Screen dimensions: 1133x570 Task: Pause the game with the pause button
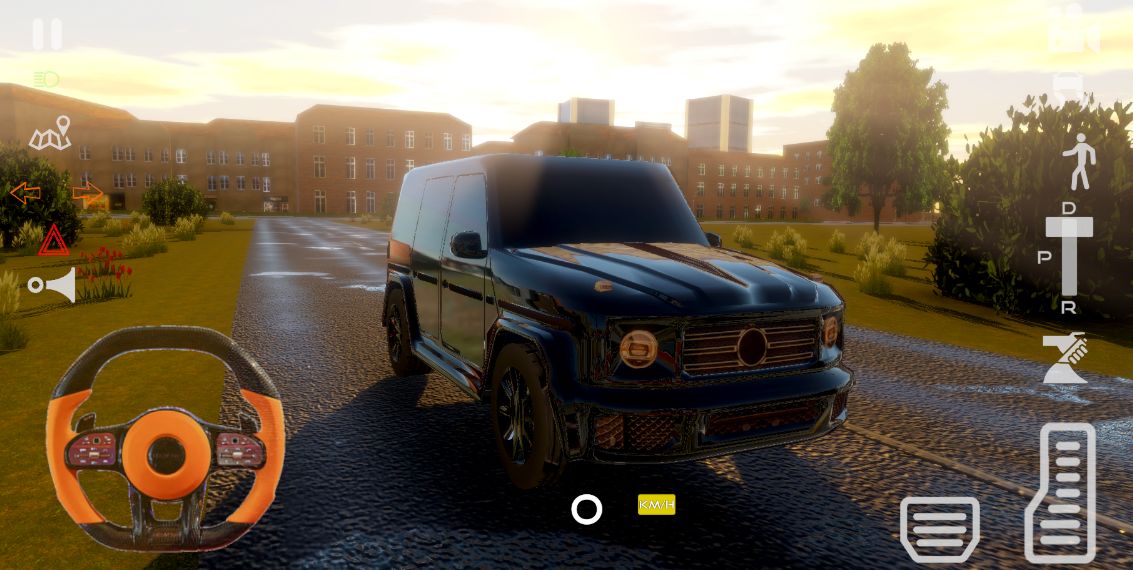pos(47,34)
